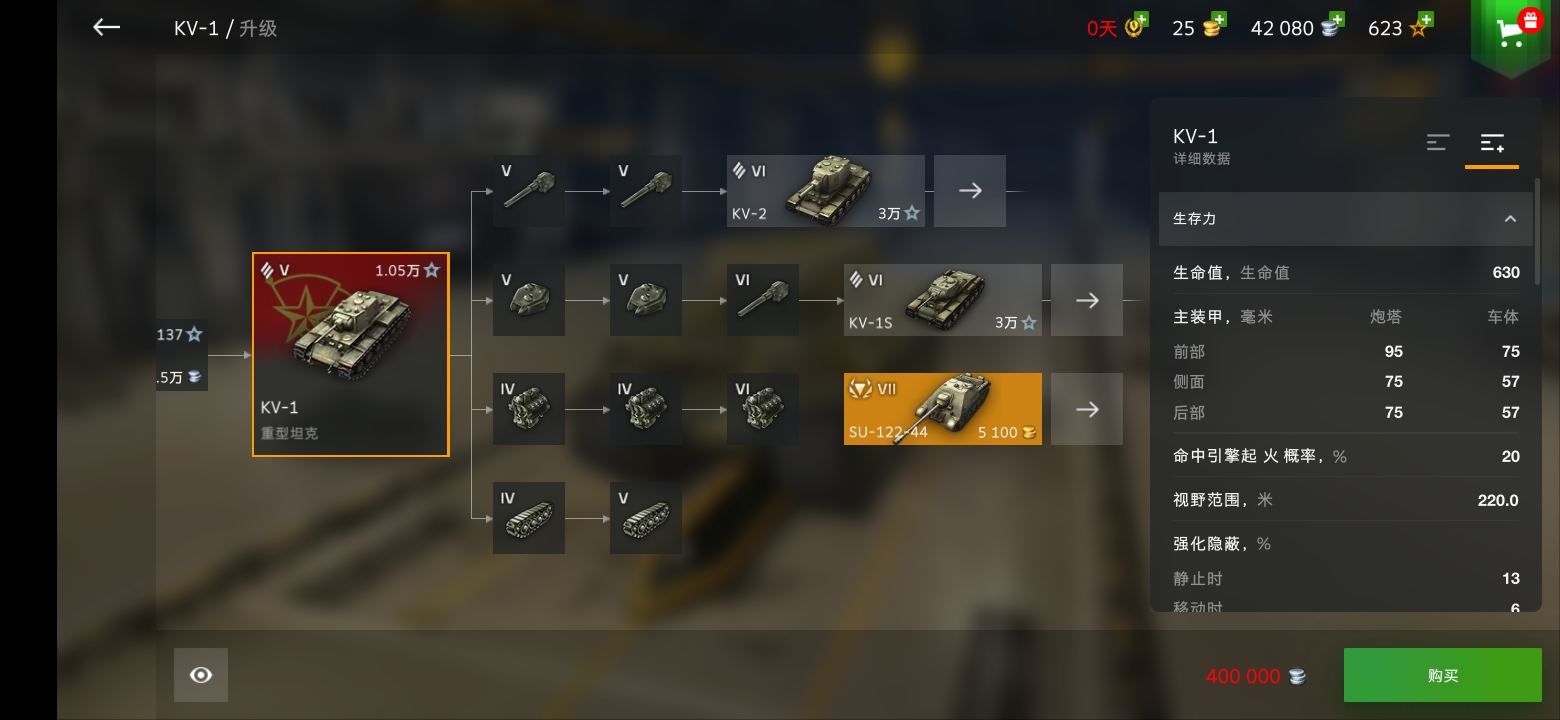Select the Tier VI engine module
1560x720 pixels.
pyautogui.click(x=763, y=408)
